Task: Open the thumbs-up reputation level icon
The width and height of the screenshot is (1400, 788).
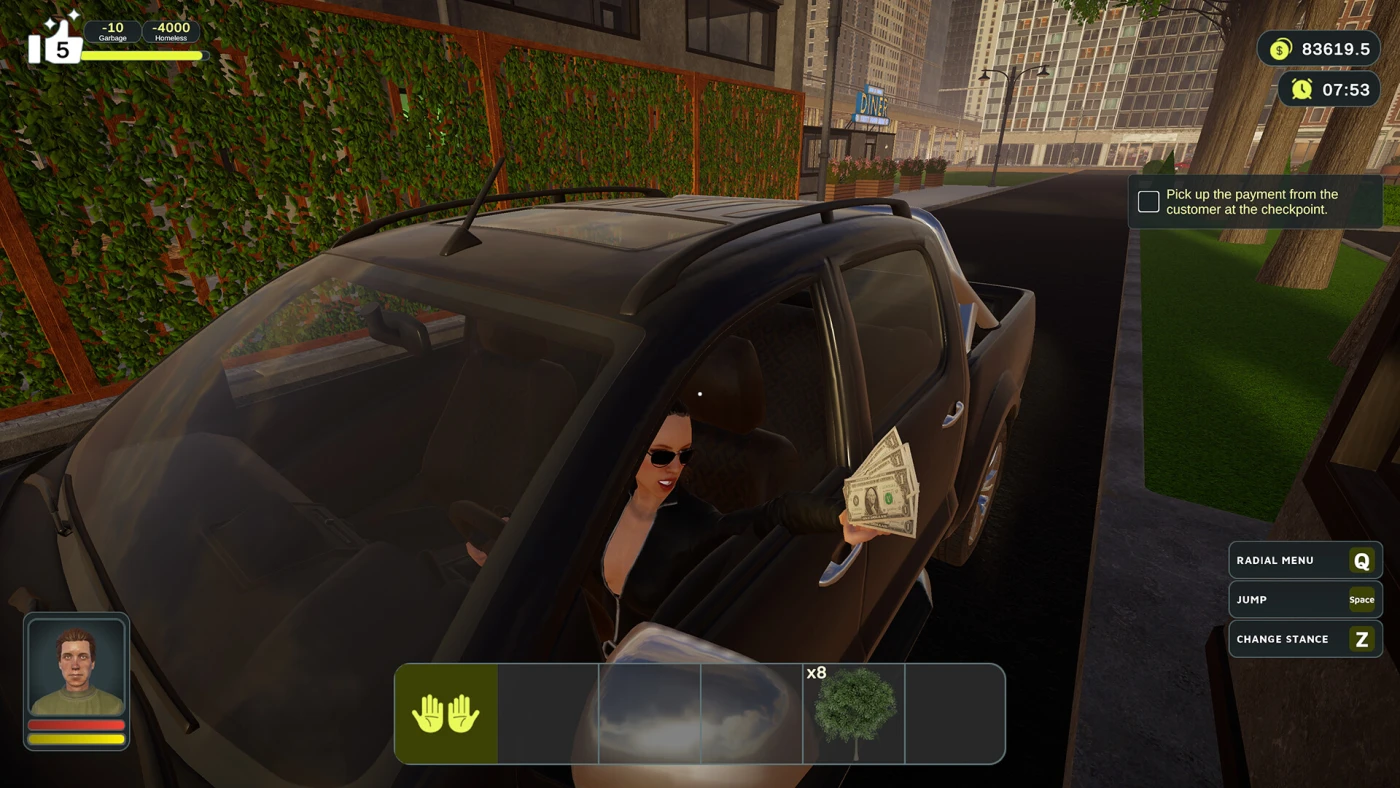Action: [x=55, y=42]
